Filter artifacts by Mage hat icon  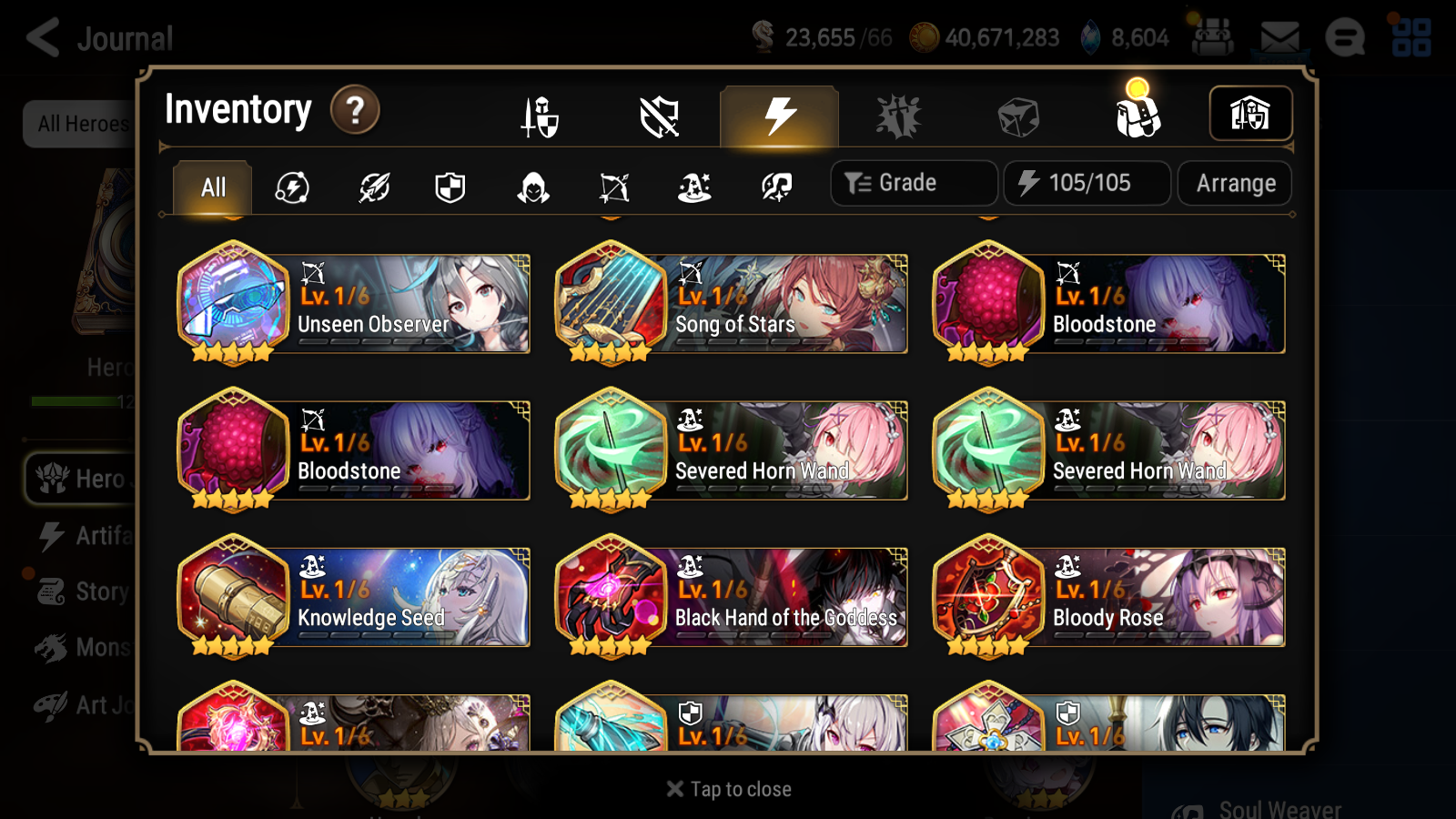[x=693, y=187]
